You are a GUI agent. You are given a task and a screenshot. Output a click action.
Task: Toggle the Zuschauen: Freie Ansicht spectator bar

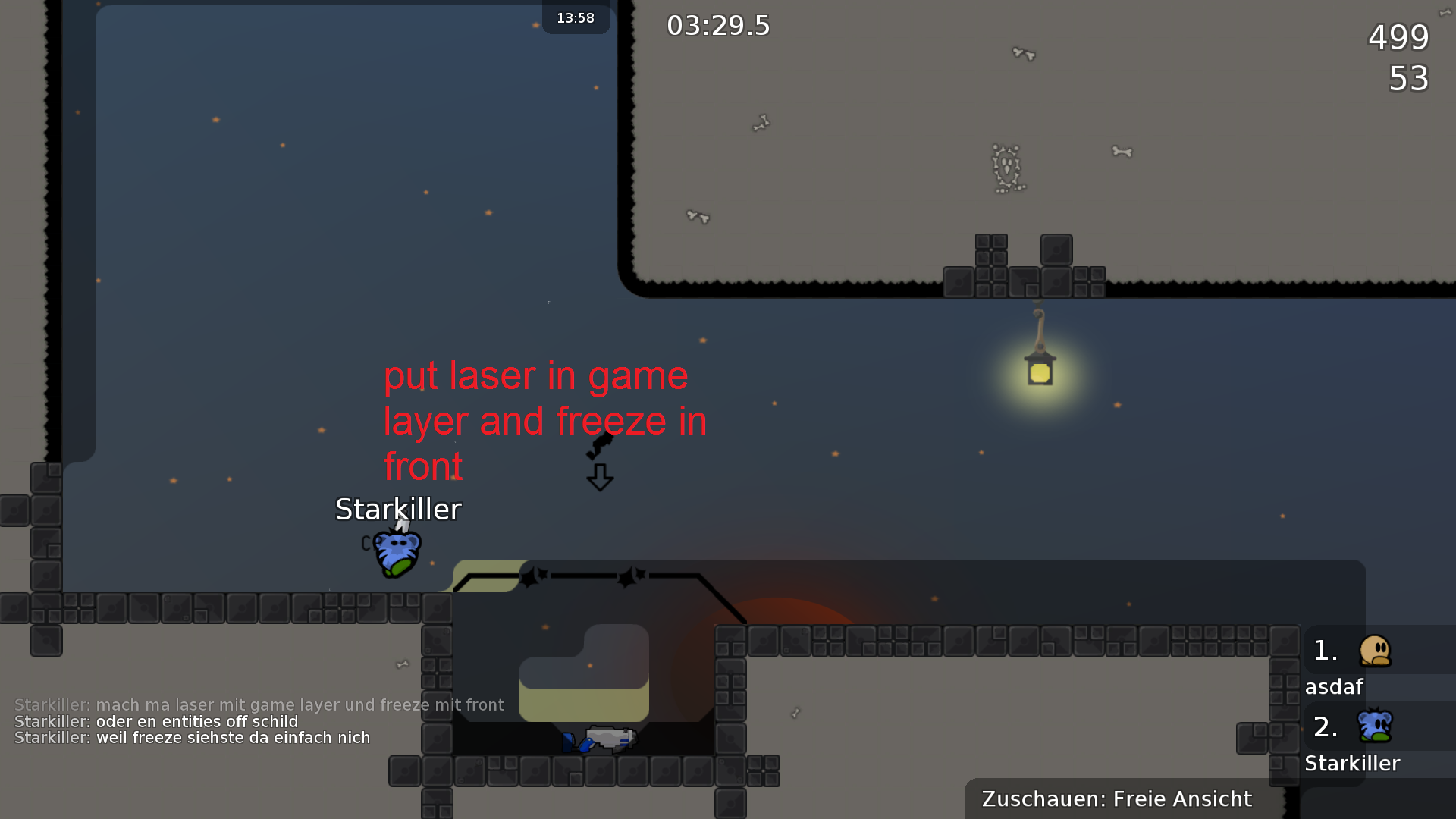[x=1116, y=799]
